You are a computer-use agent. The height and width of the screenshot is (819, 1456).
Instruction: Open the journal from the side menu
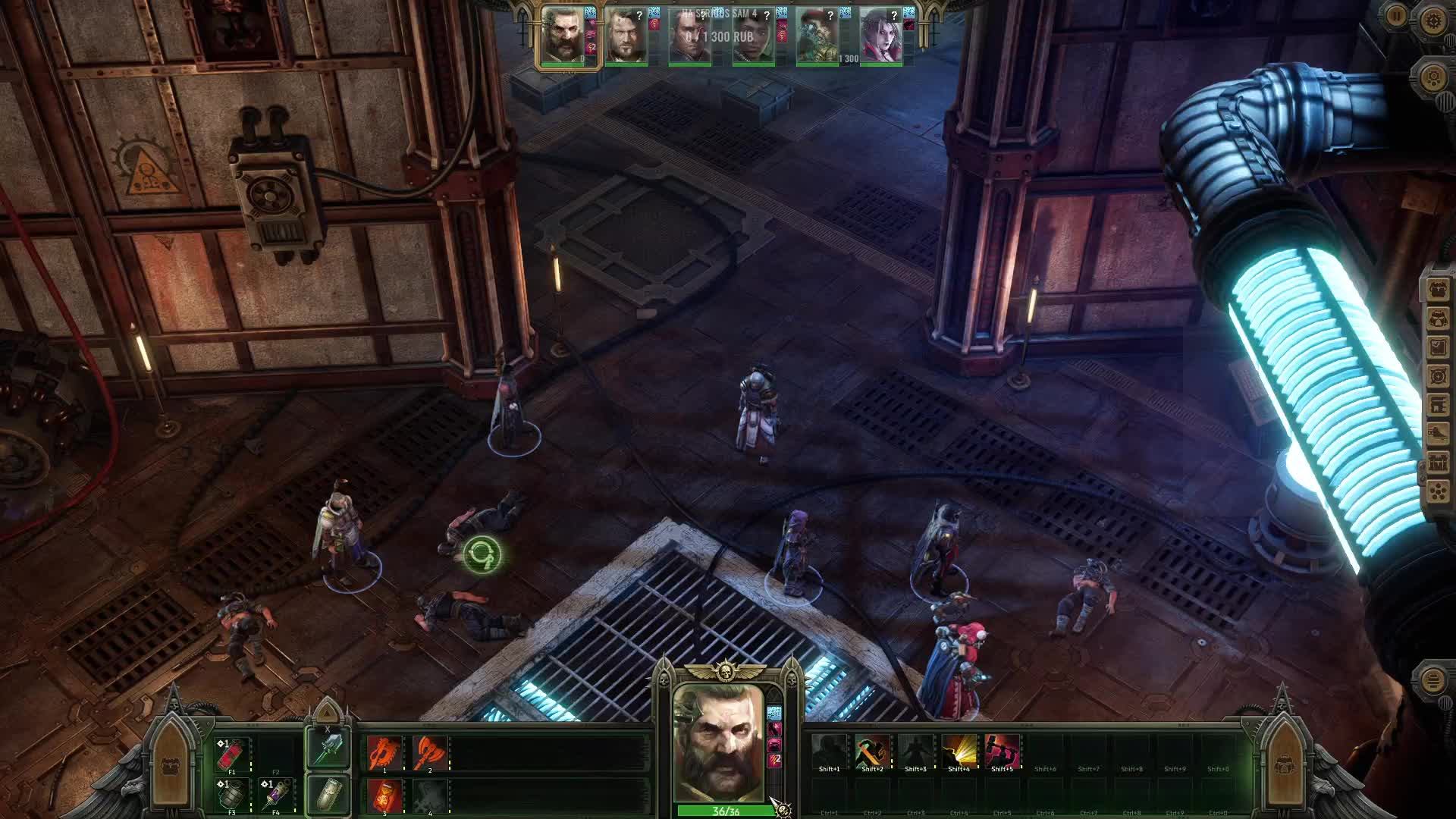pyautogui.click(x=1437, y=347)
